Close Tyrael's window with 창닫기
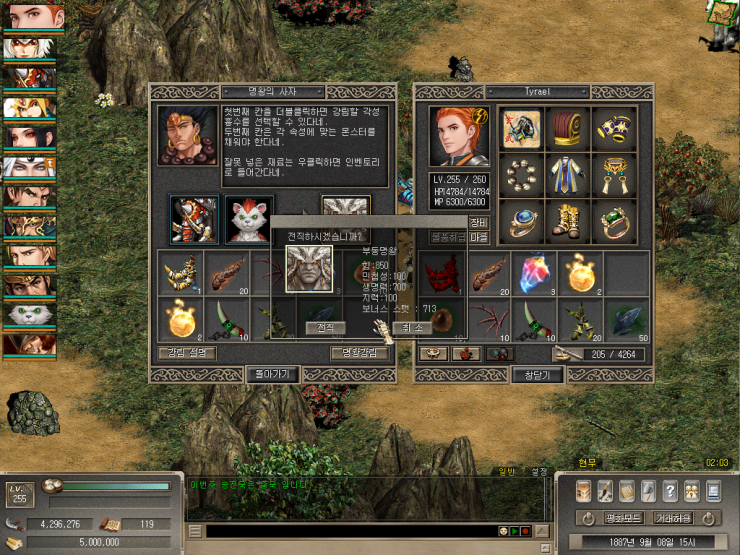Image resolution: width=740 pixels, height=555 pixels. point(537,374)
